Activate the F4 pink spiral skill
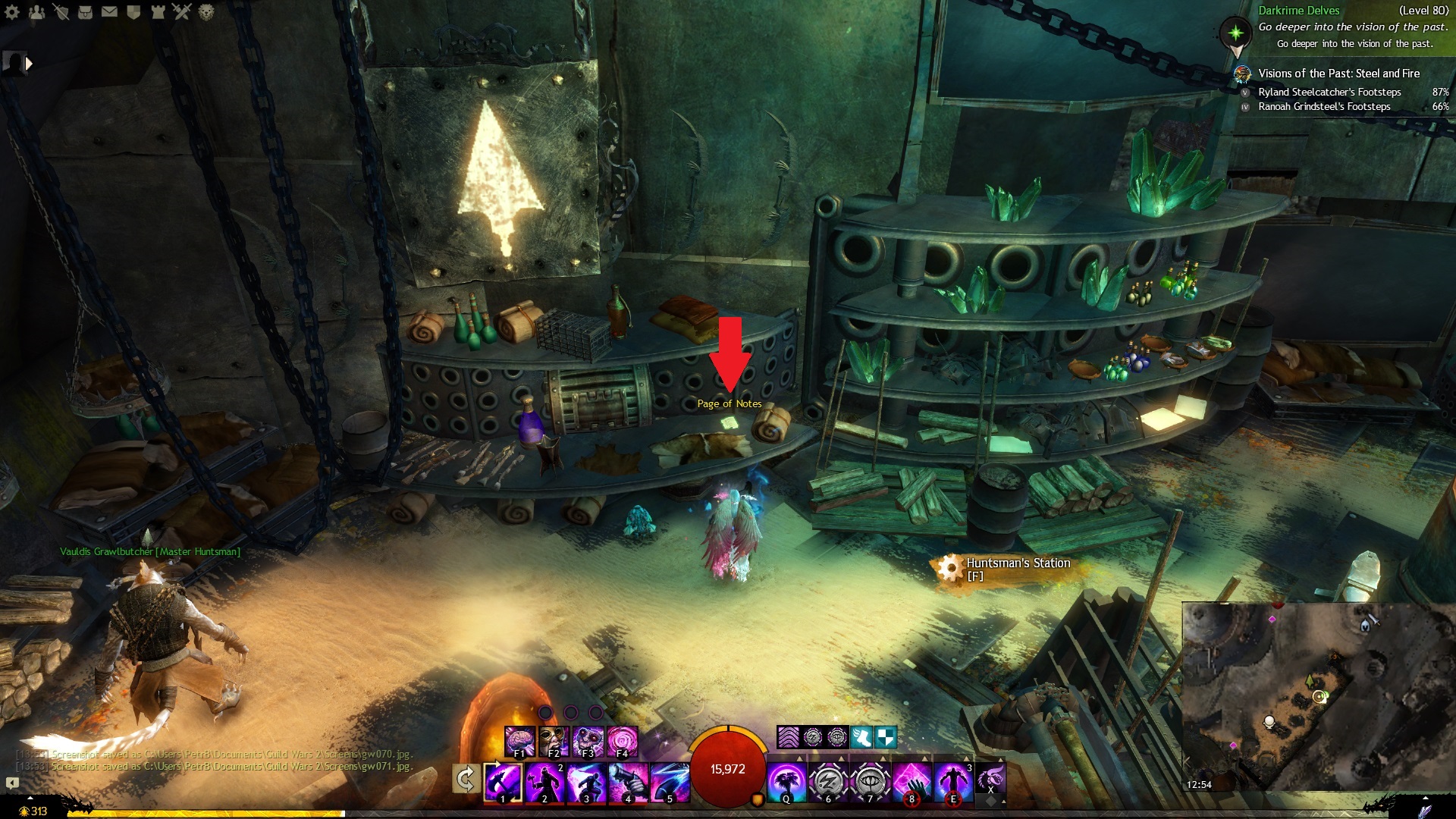1456x819 pixels. (622, 740)
